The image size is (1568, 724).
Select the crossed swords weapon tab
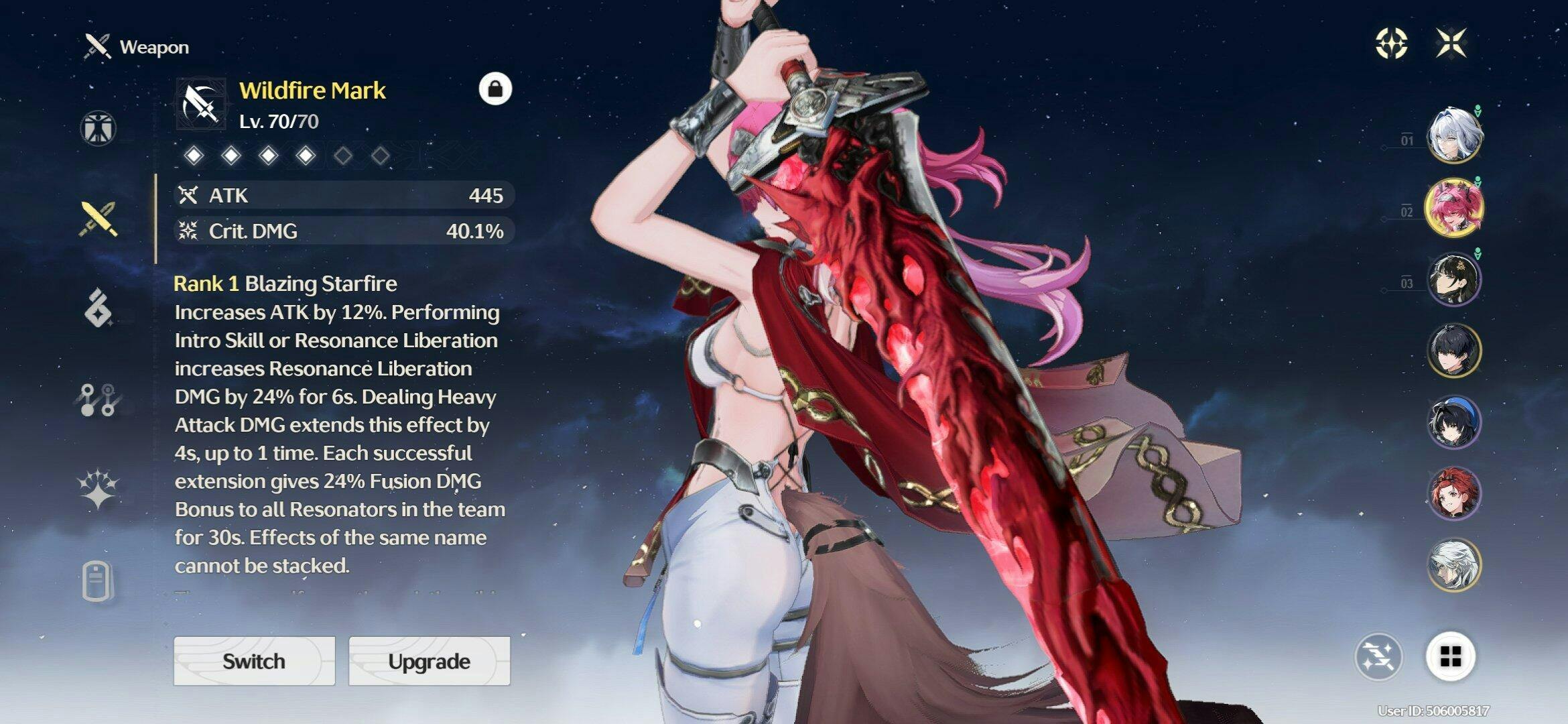click(99, 219)
